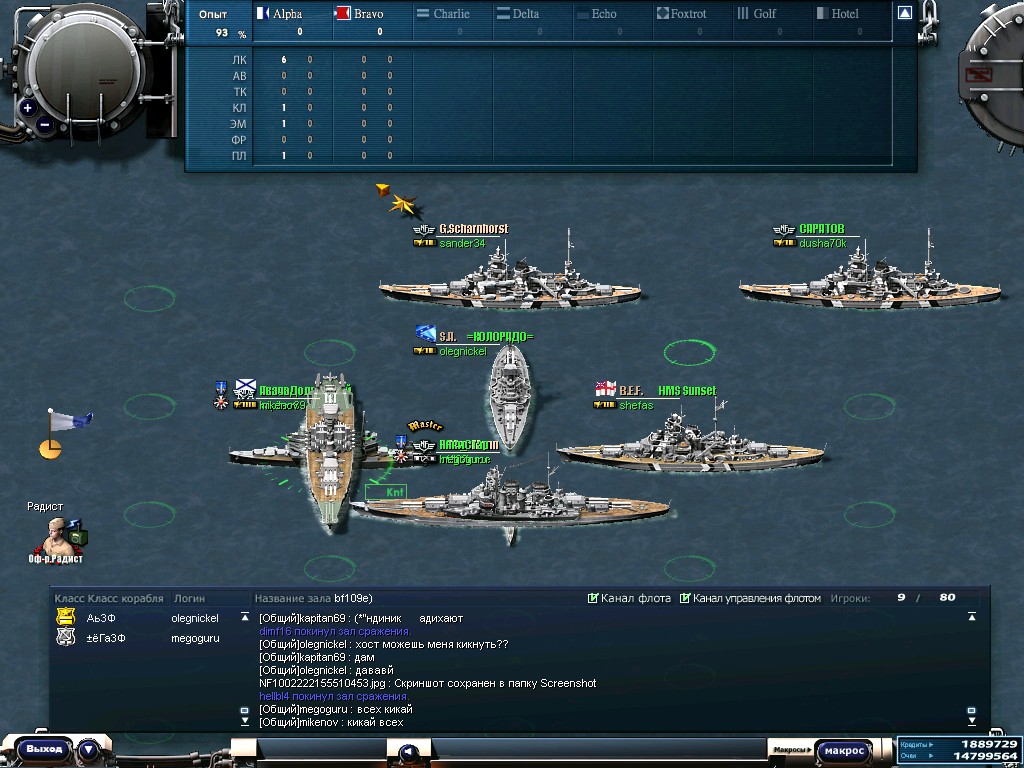Select player olegnickel in the player list
Image resolution: width=1024 pixels, height=768 pixels.
coord(194,618)
